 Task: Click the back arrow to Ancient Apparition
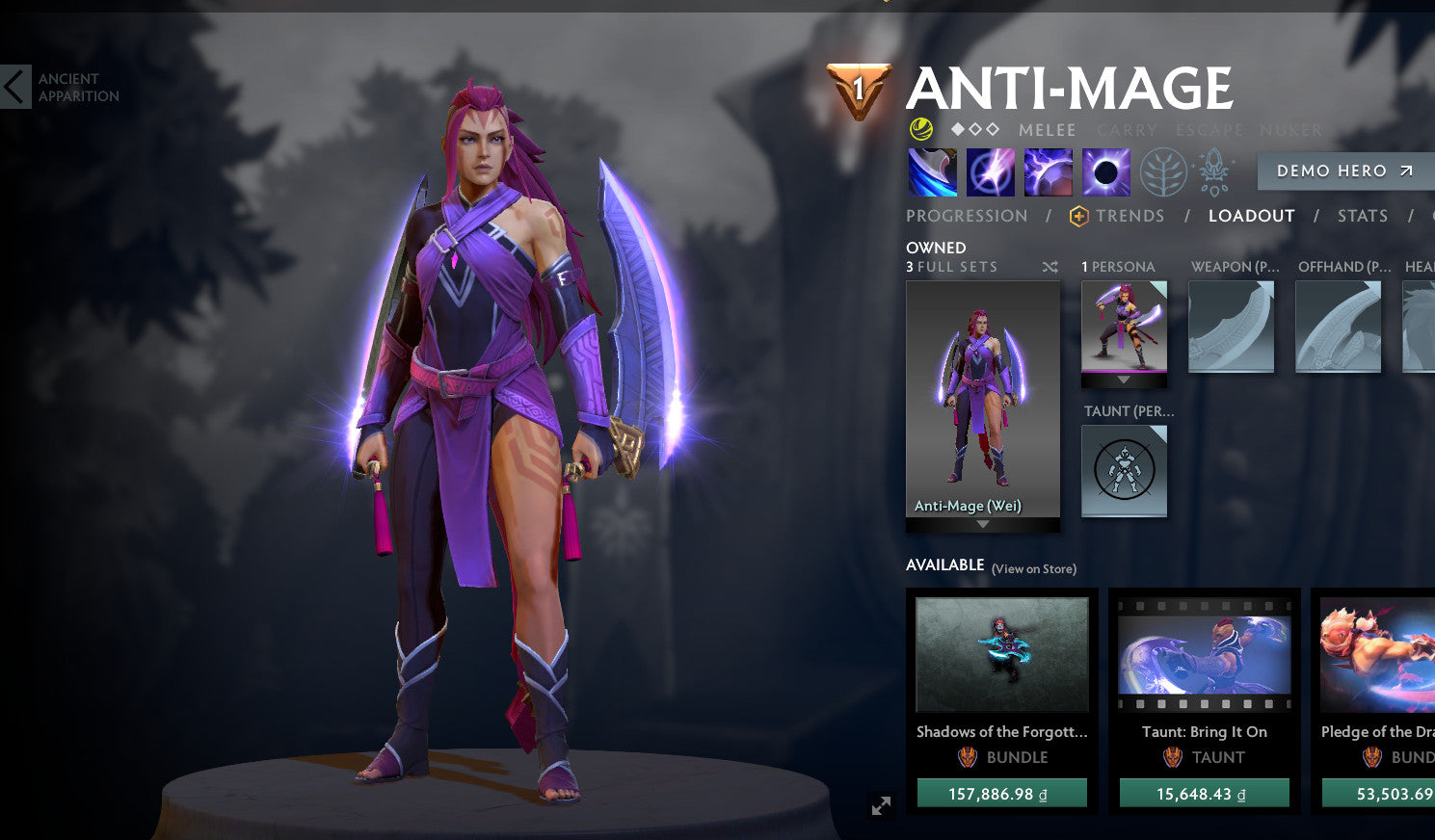coord(13,86)
